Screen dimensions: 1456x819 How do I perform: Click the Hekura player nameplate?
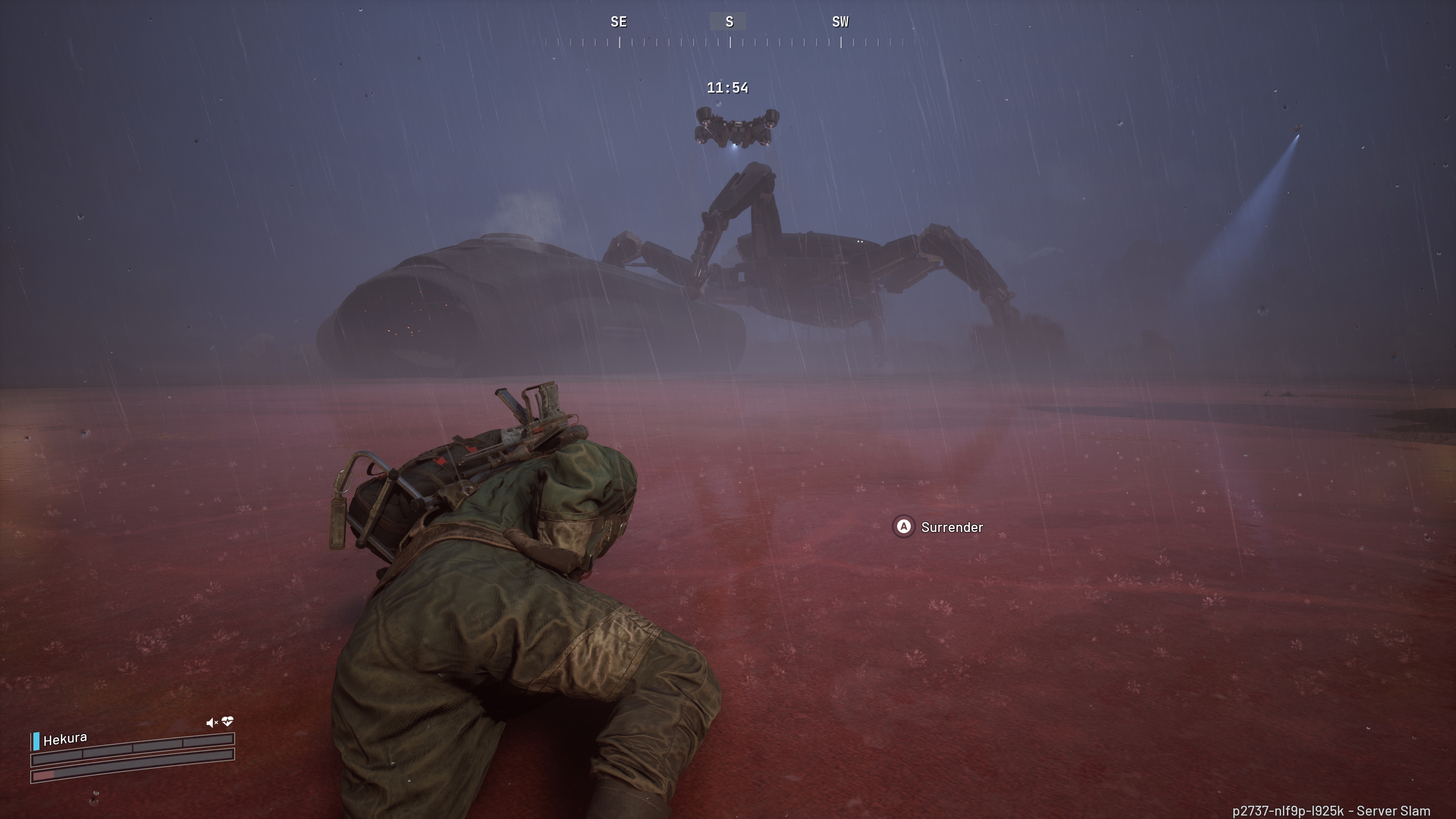[65, 739]
